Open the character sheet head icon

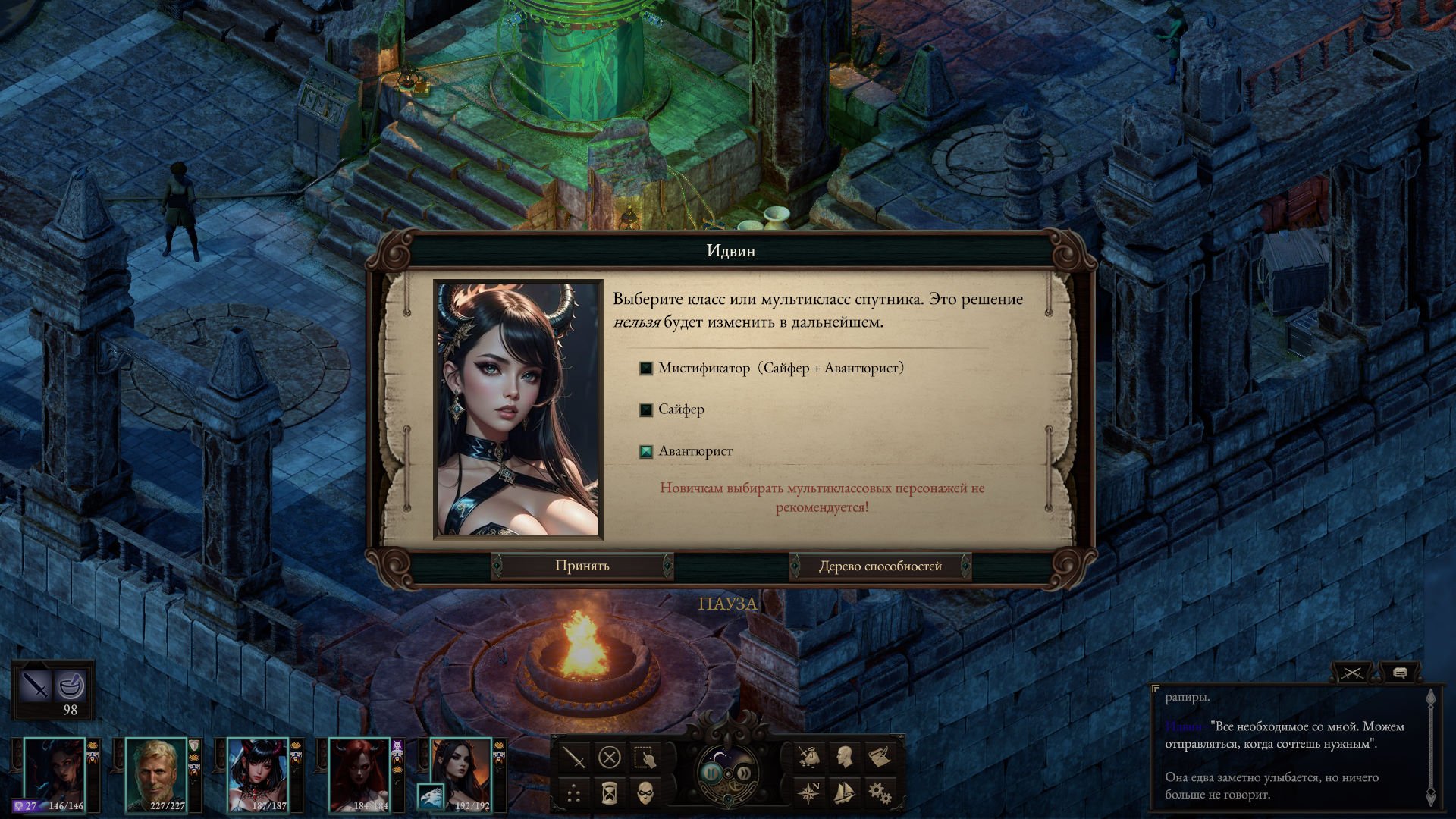845,756
